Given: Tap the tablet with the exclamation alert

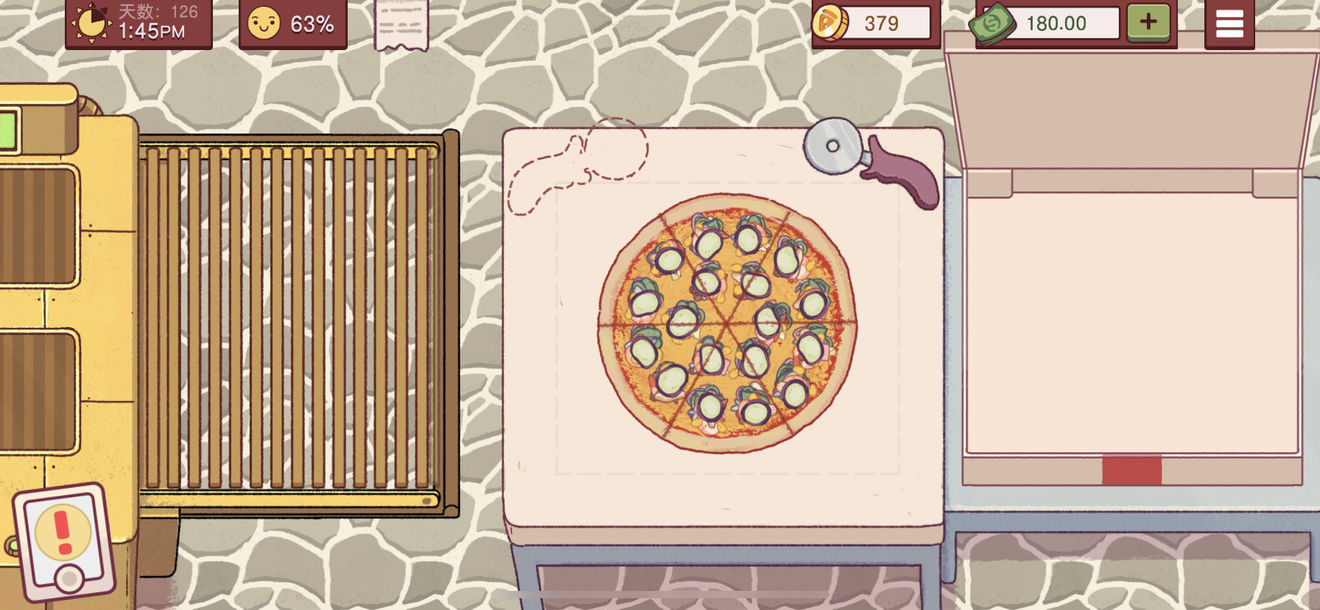Looking at the screenshot, I should tap(64, 540).
